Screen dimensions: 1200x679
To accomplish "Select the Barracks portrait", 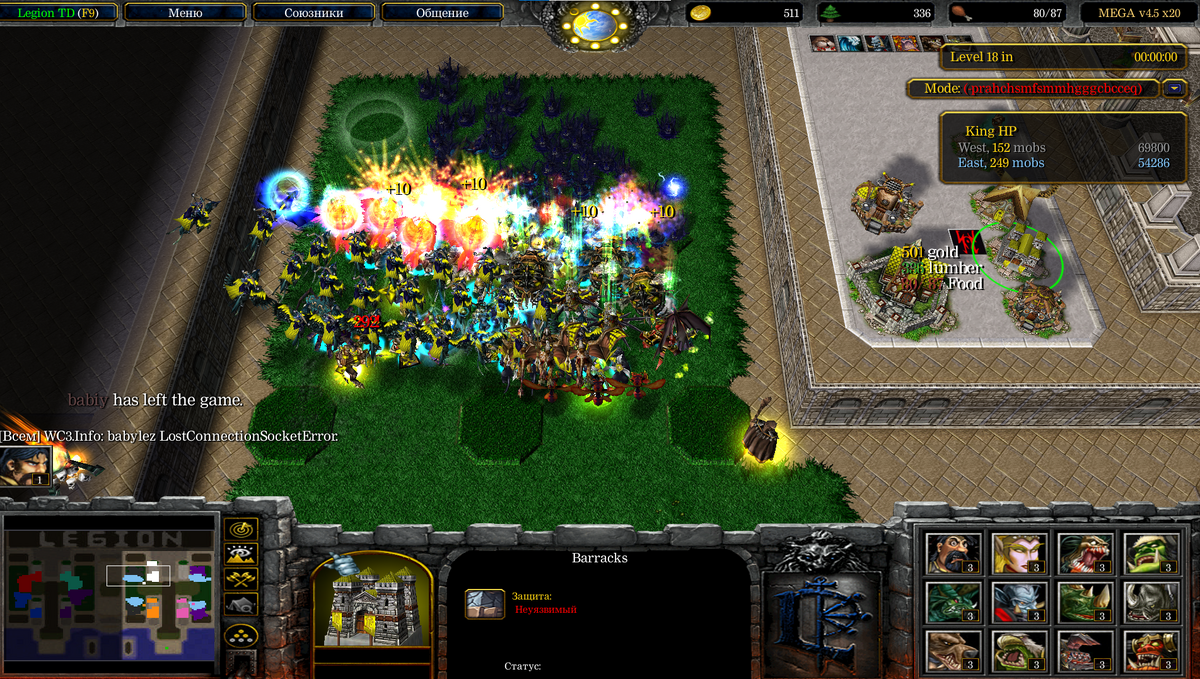I will coord(372,603).
